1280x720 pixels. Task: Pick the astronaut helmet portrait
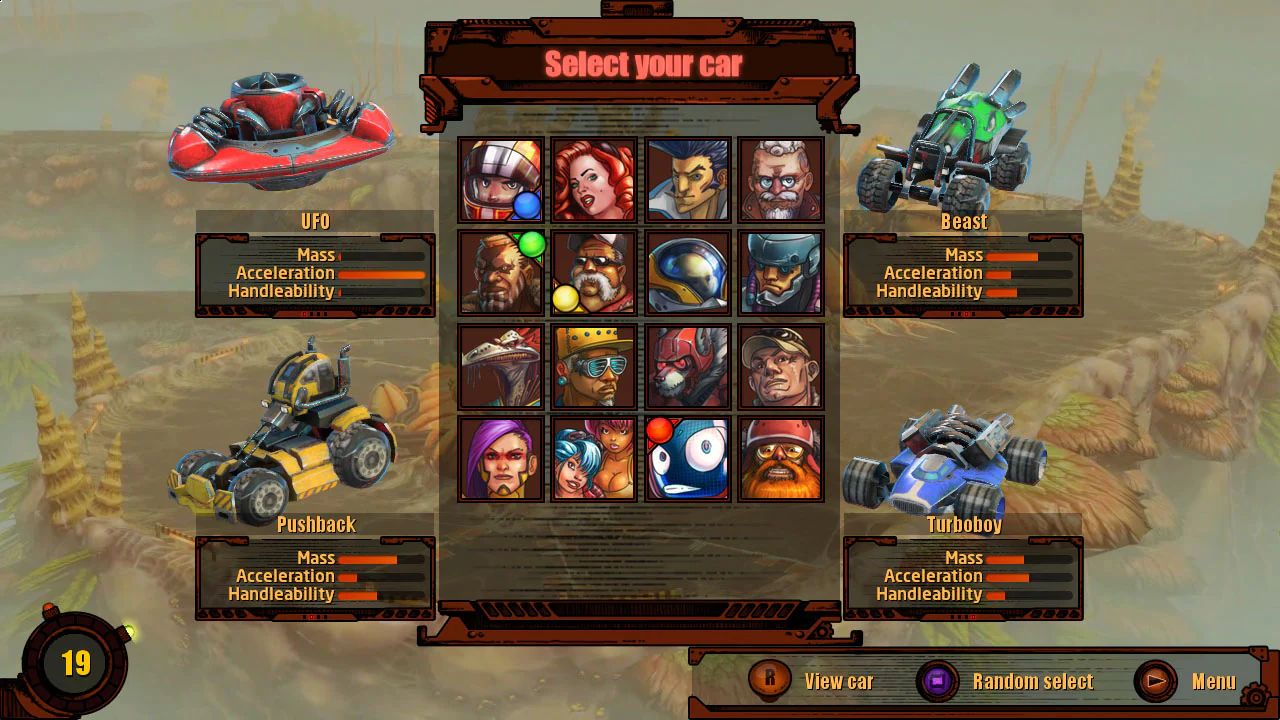(687, 272)
